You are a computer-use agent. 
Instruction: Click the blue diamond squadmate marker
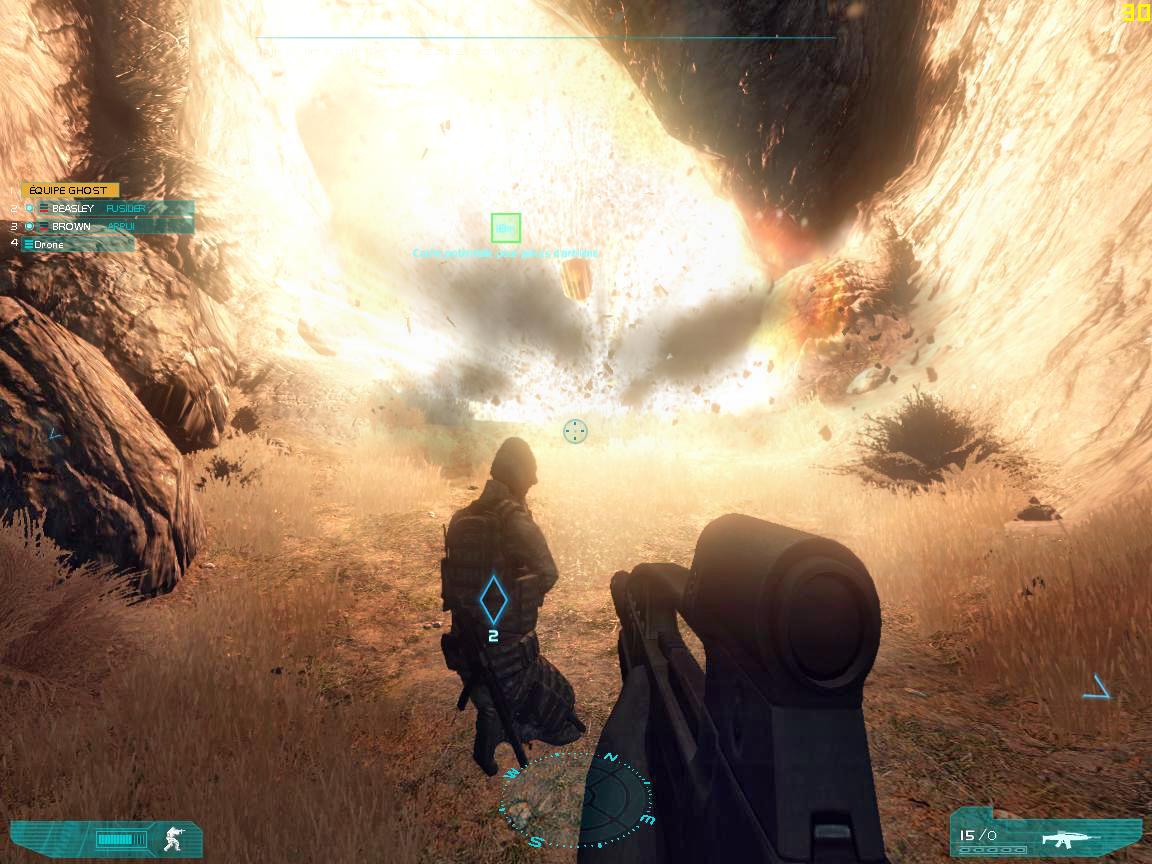493,598
